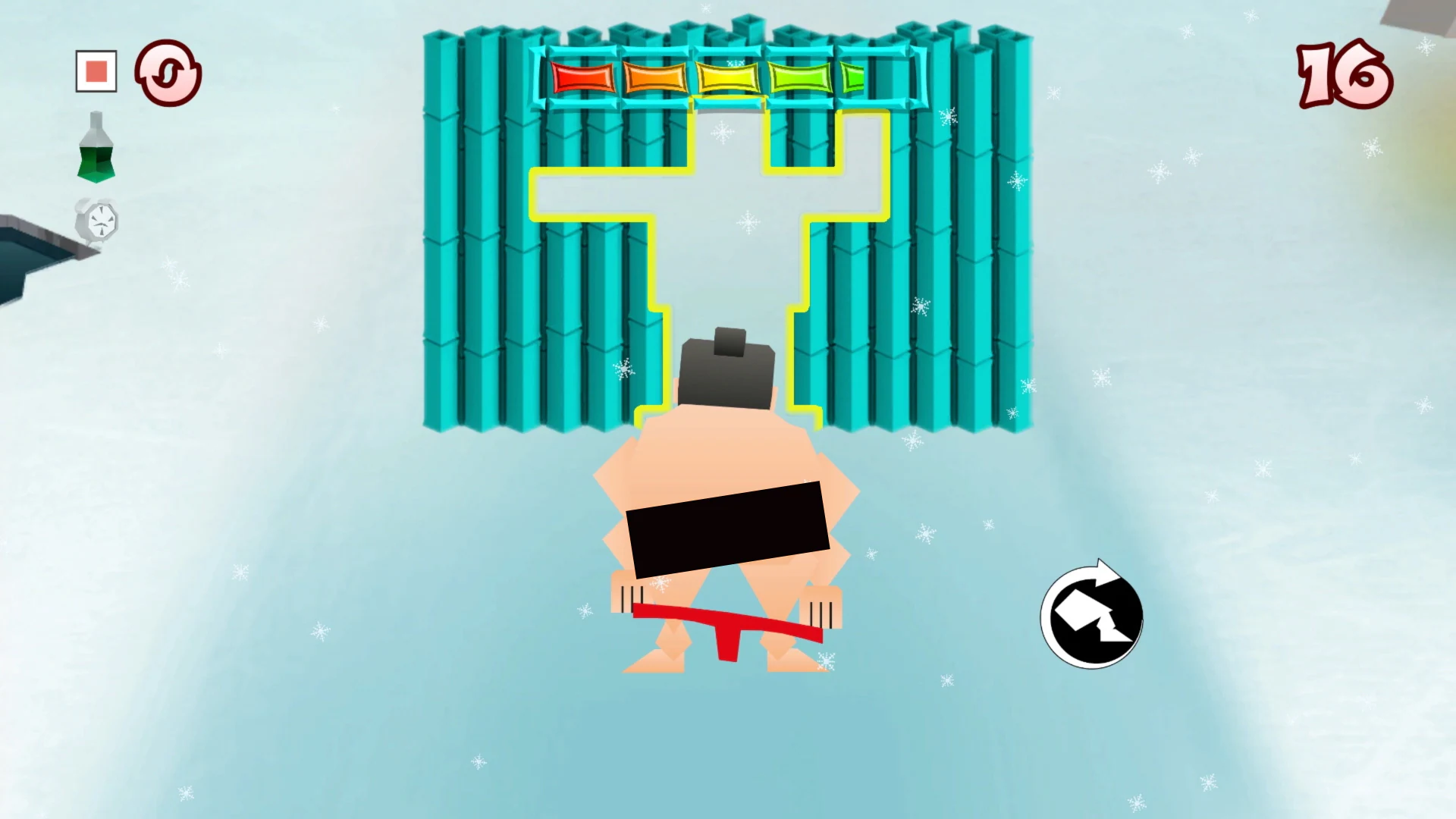Image resolution: width=1456 pixels, height=819 pixels.
Task: Click the restart level icon
Action: 168,72
